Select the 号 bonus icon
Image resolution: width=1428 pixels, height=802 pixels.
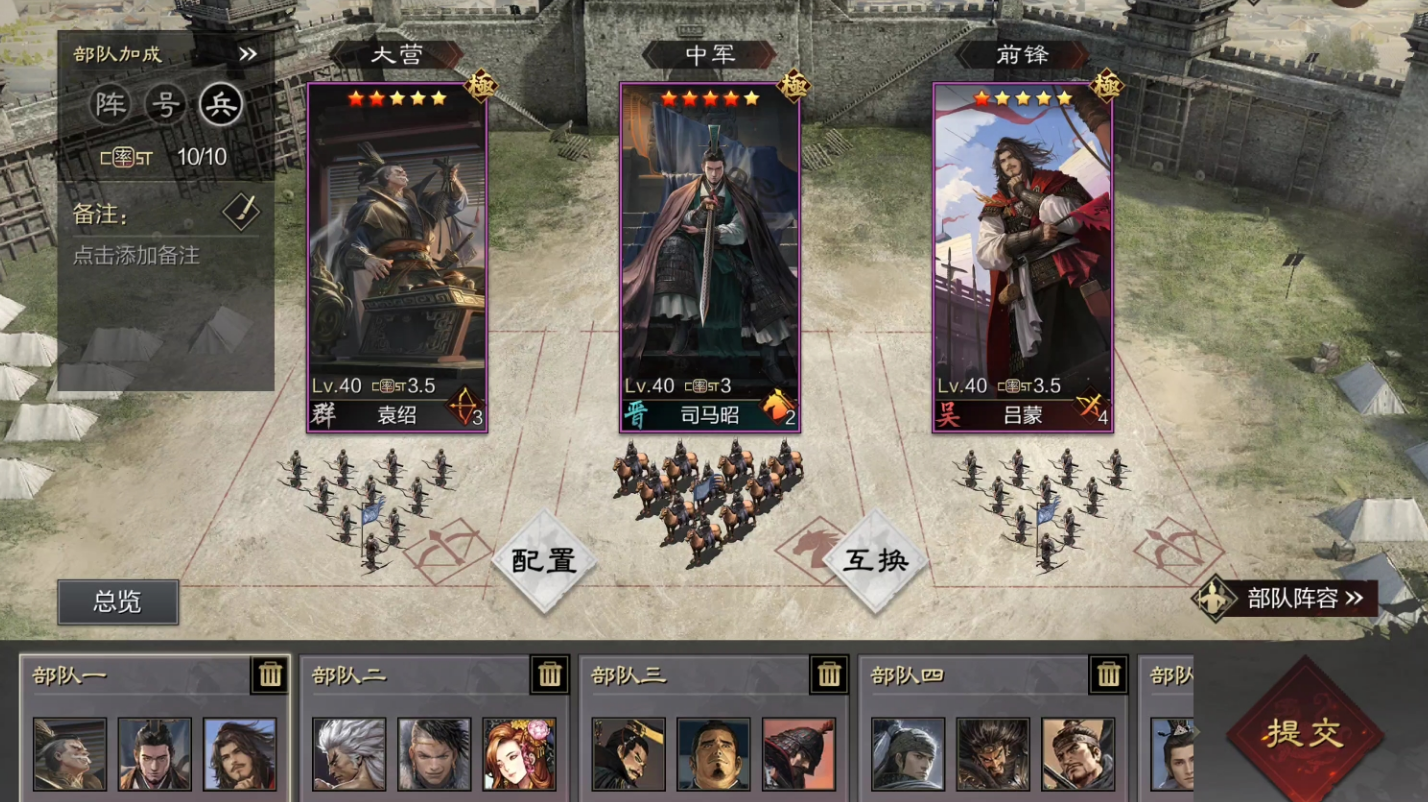tap(165, 104)
